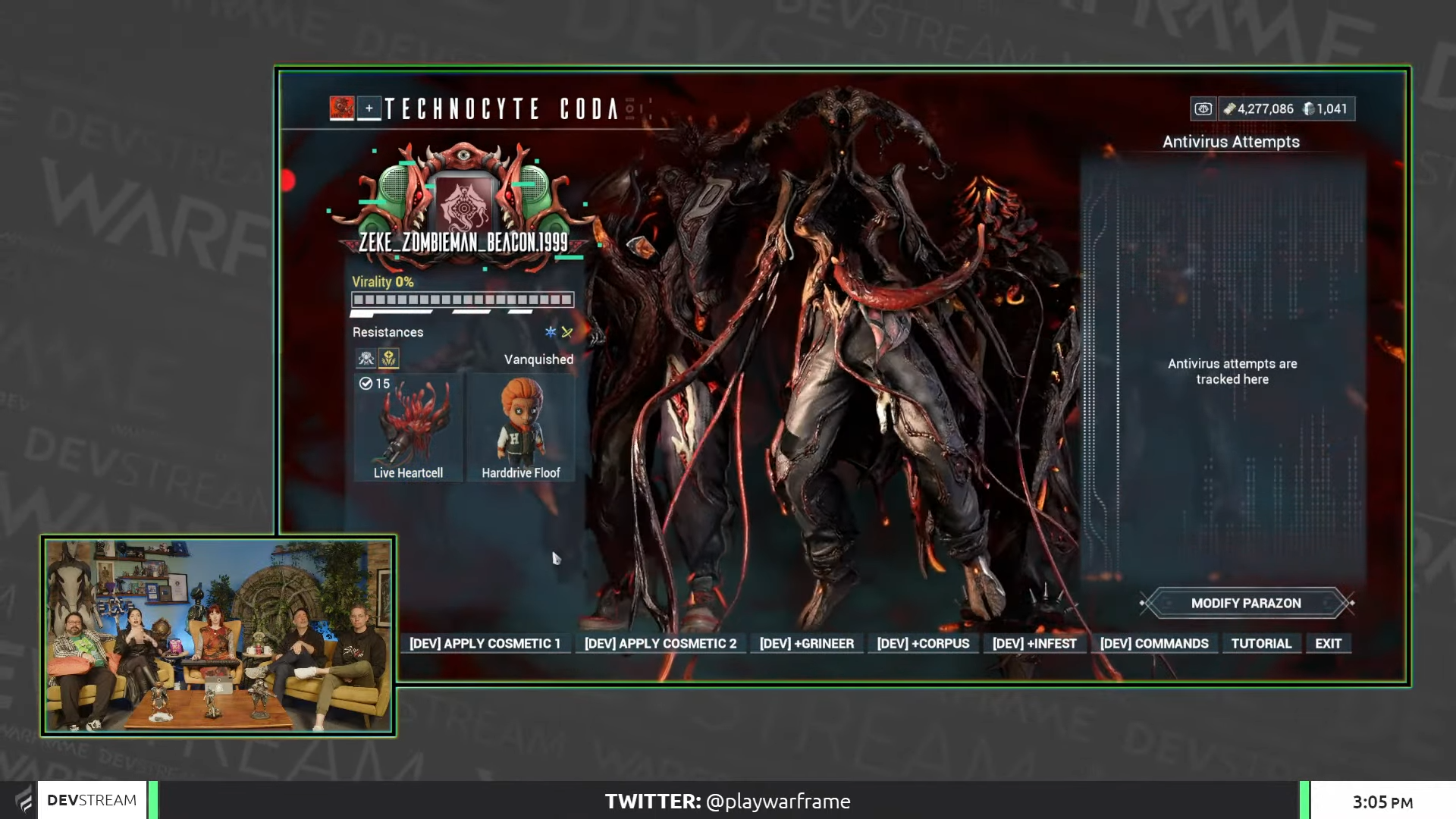Select the slash resistance icon beside the snowflake
Screen dimensions: 1456x819
coord(566,331)
